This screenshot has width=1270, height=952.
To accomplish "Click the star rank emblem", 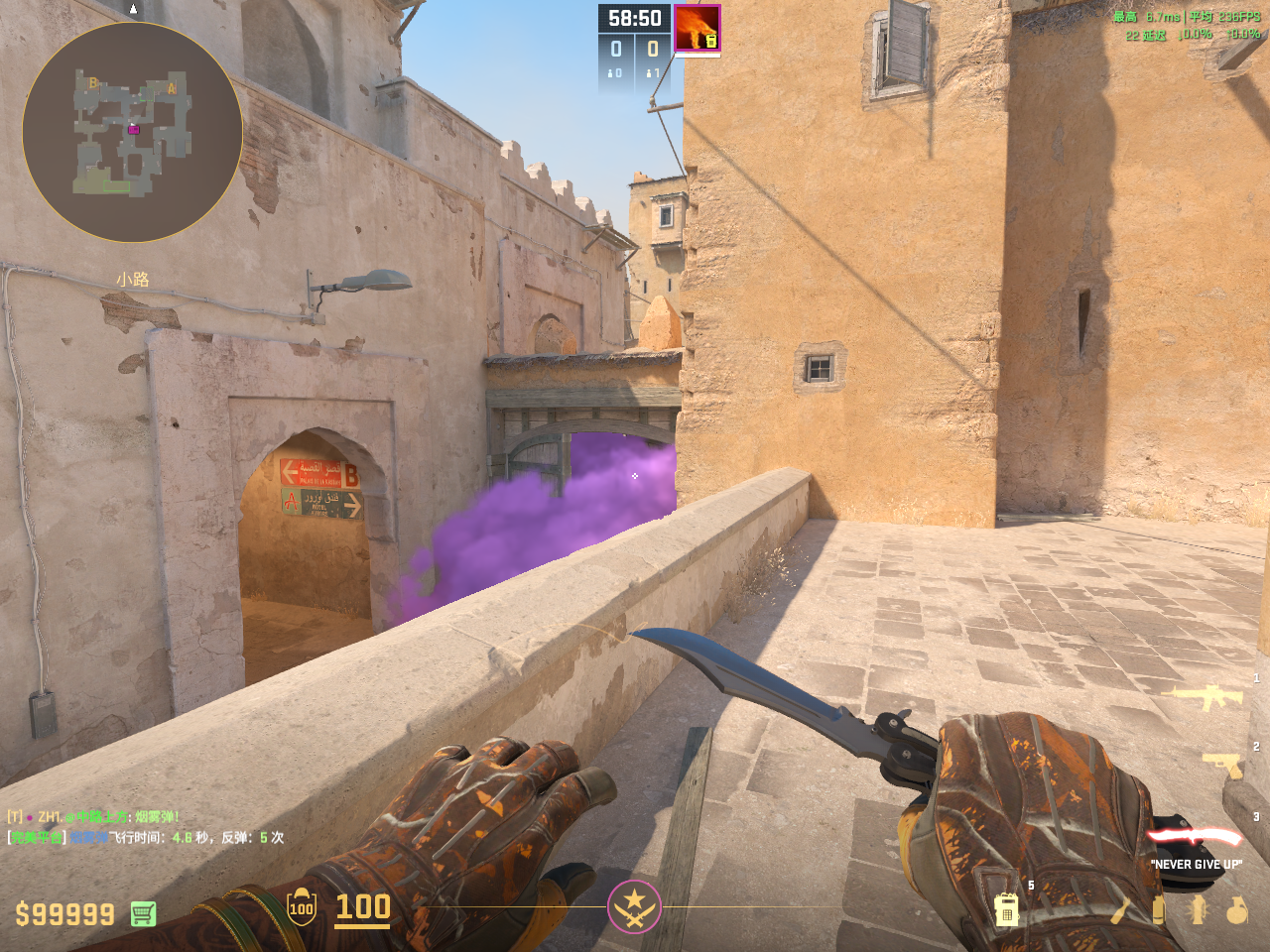I will 634,906.
